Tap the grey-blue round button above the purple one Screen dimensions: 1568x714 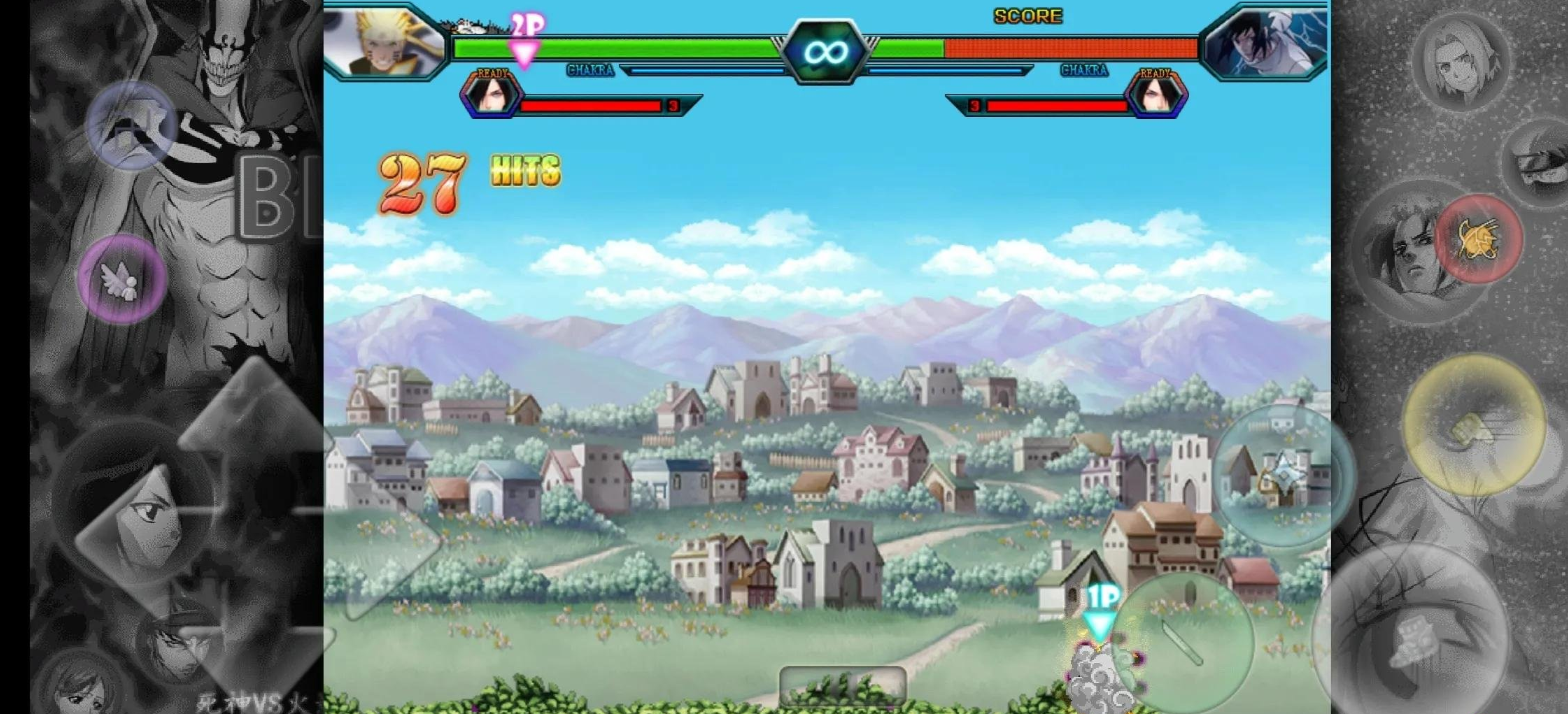click(131, 126)
